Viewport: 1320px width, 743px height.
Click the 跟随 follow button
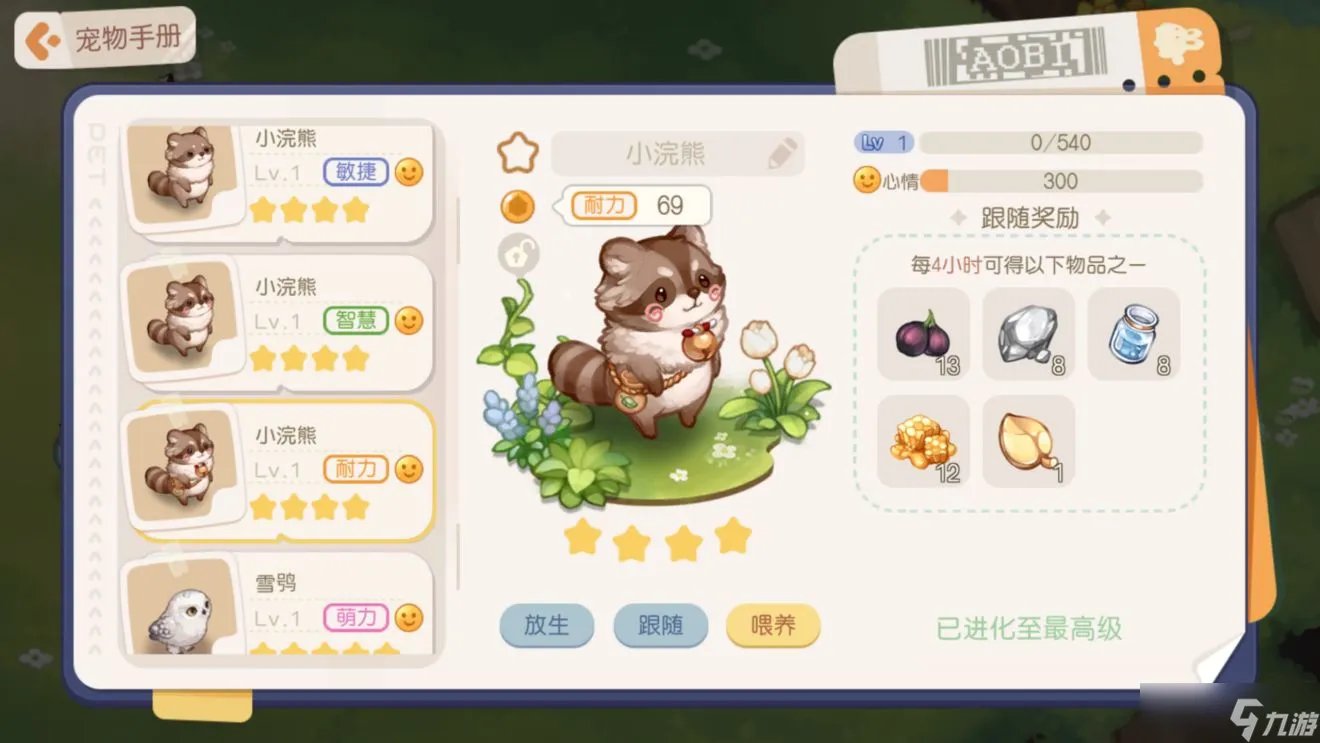point(661,625)
